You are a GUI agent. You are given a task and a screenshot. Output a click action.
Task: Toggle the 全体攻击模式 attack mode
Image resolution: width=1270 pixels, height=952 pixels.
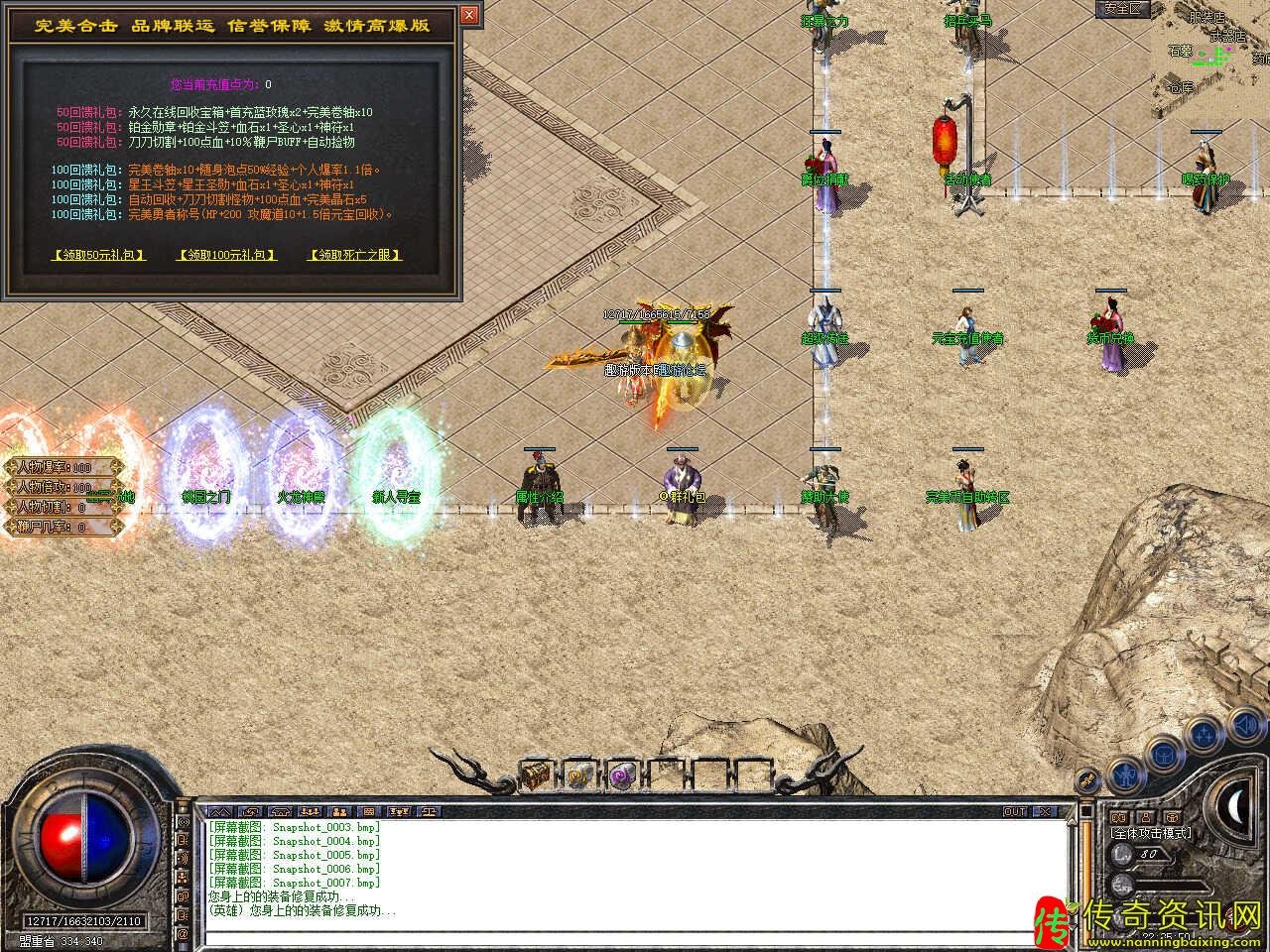pyautogui.click(x=1151, y=833)
